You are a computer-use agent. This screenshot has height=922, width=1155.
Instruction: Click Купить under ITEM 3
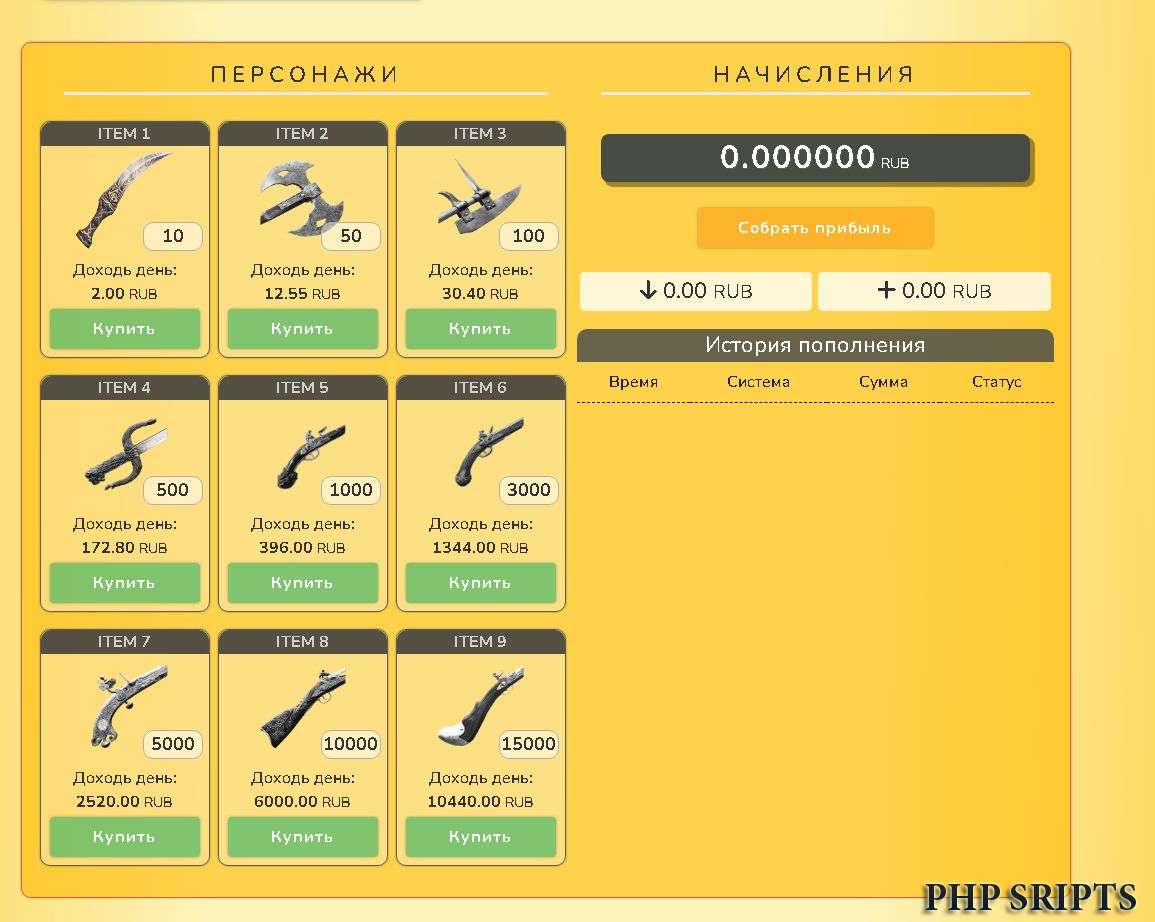click(x=480, y=329)
